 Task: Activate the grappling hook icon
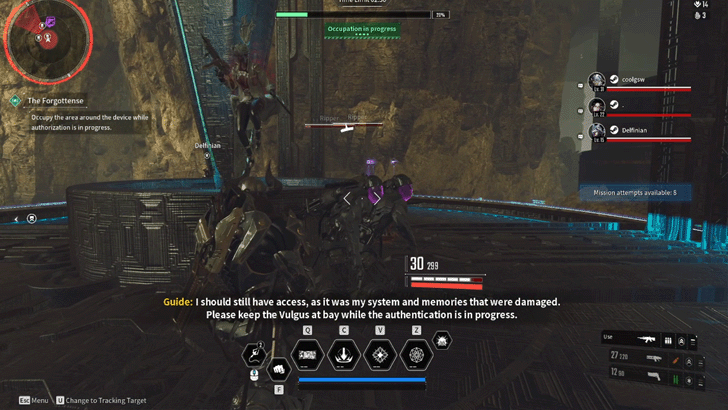253,354
